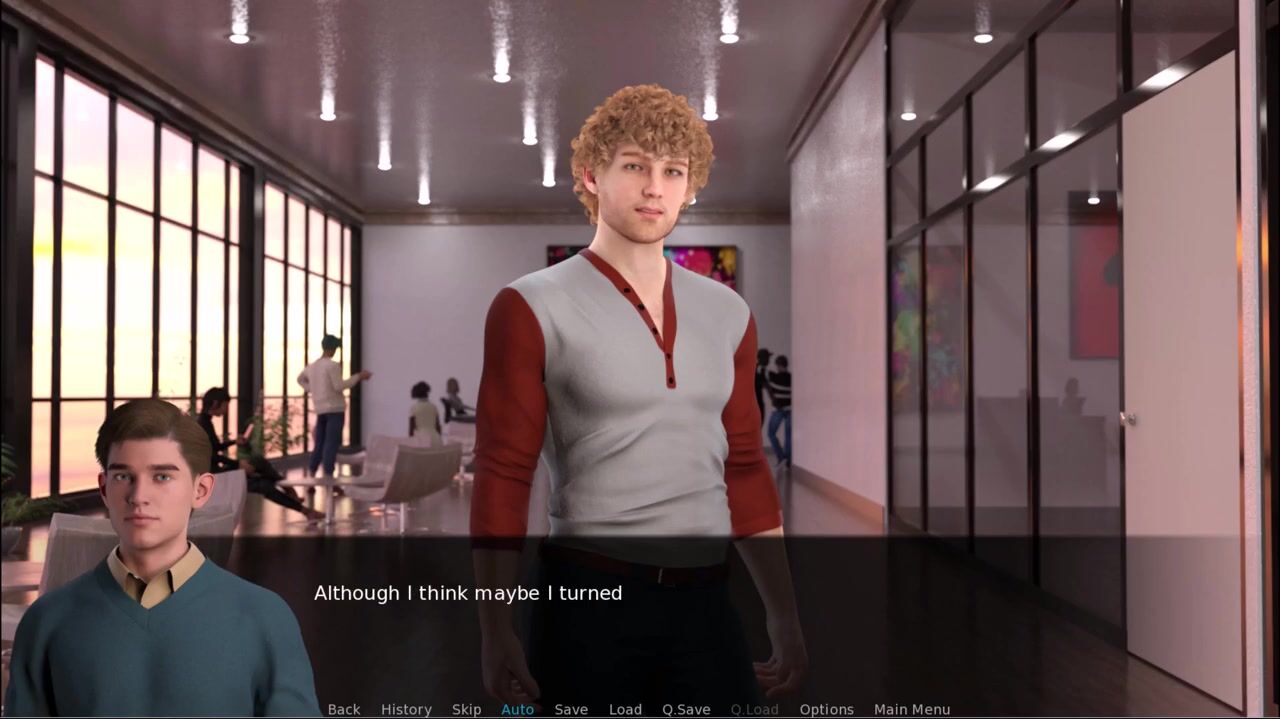
Task: Activate Skip mode
Action: (x=466, y=709)
